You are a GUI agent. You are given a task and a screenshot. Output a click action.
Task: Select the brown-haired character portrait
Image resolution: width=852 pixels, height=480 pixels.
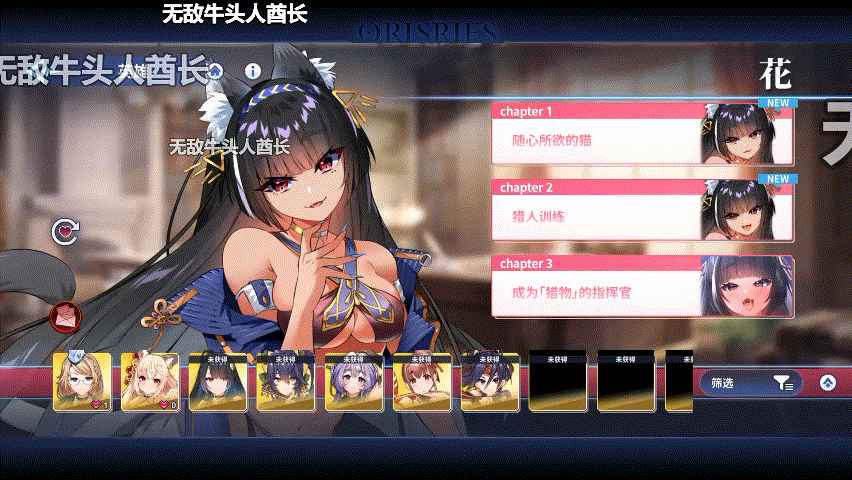click(x=422, y=382)
